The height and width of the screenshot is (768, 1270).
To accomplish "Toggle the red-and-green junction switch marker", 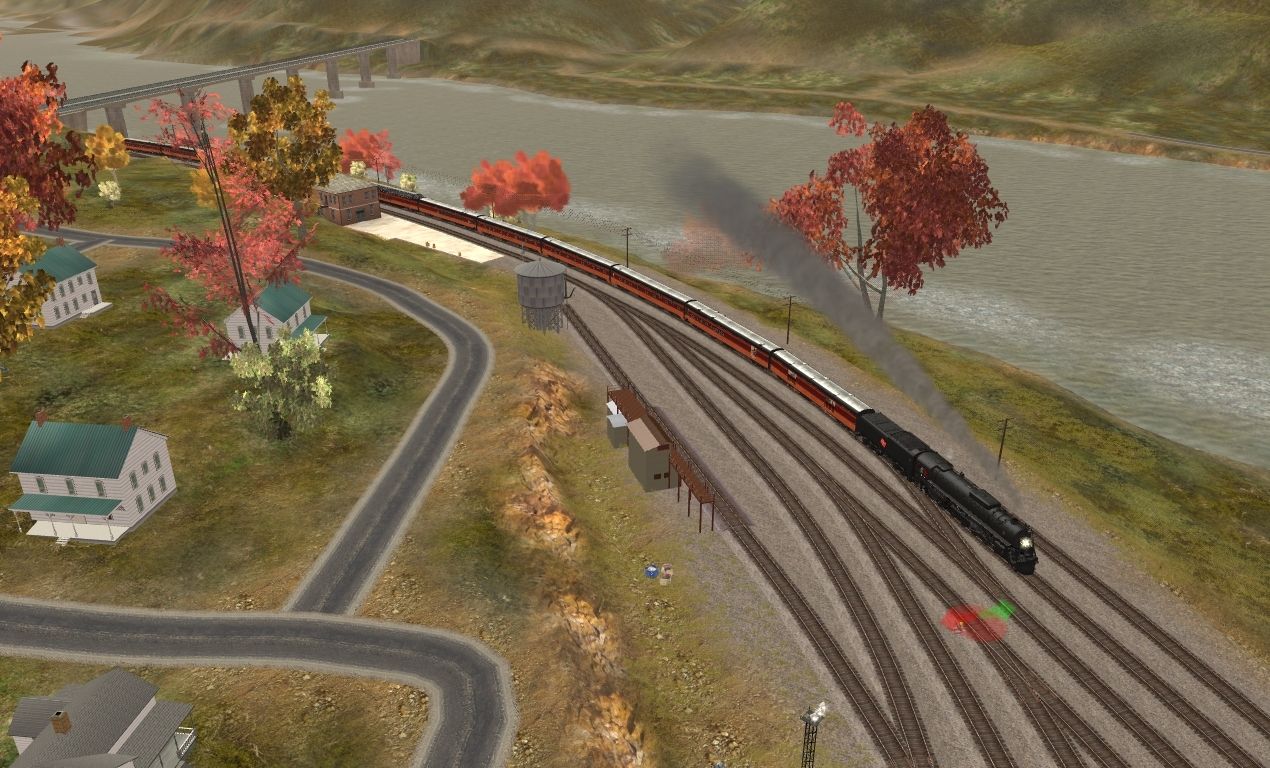I will (x=976, y=622).
